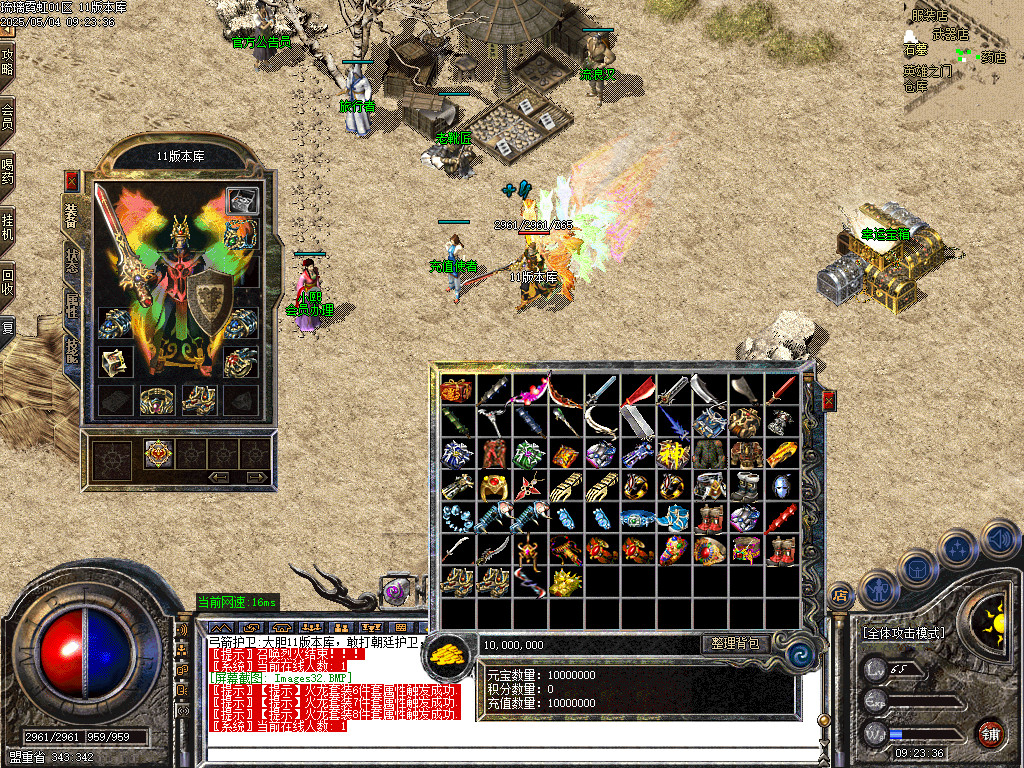
Task: Change the 全体攻击模式 attack mode
Action: 902,633
